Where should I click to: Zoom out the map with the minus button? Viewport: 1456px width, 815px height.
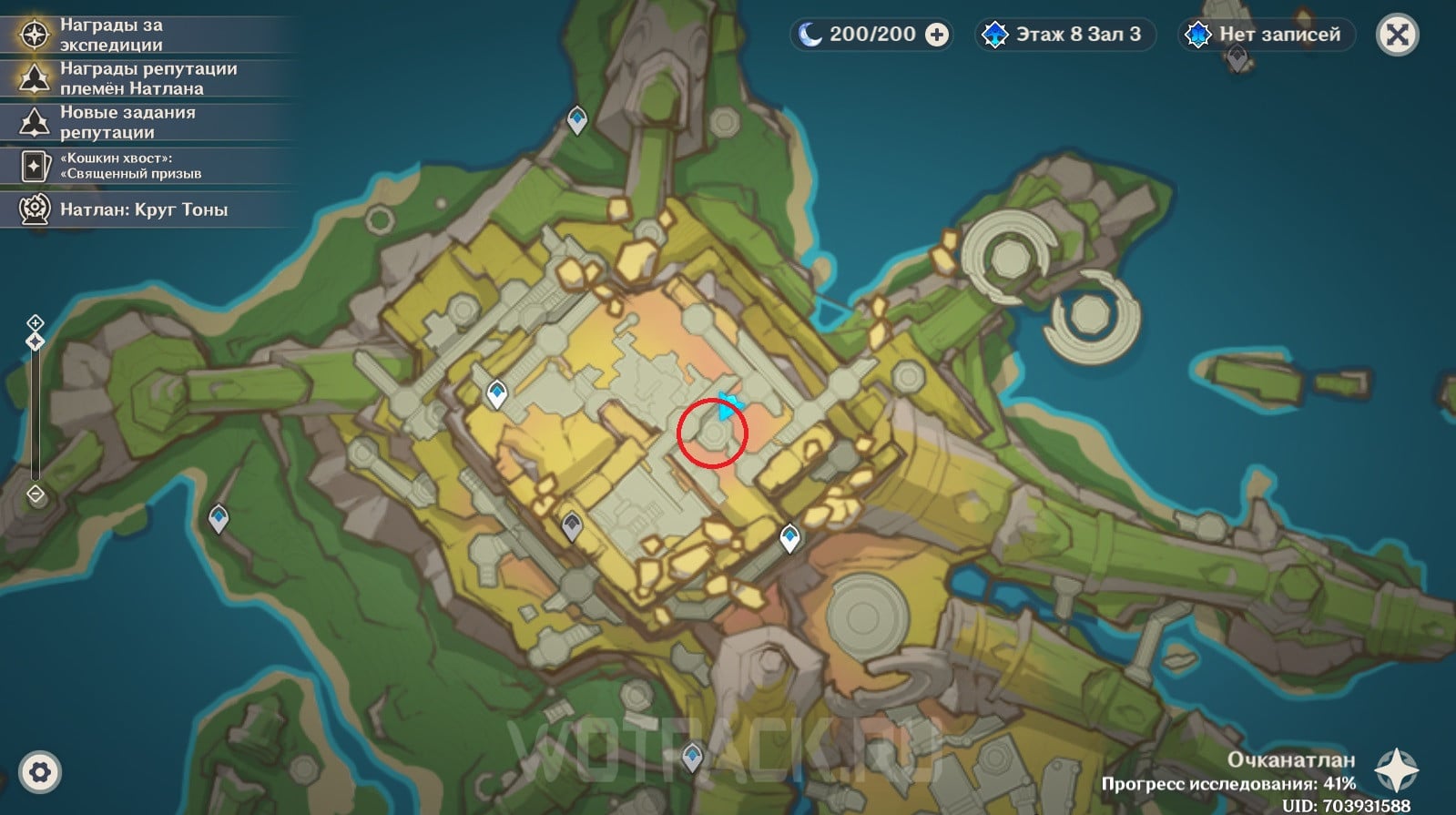pos(35,494)
